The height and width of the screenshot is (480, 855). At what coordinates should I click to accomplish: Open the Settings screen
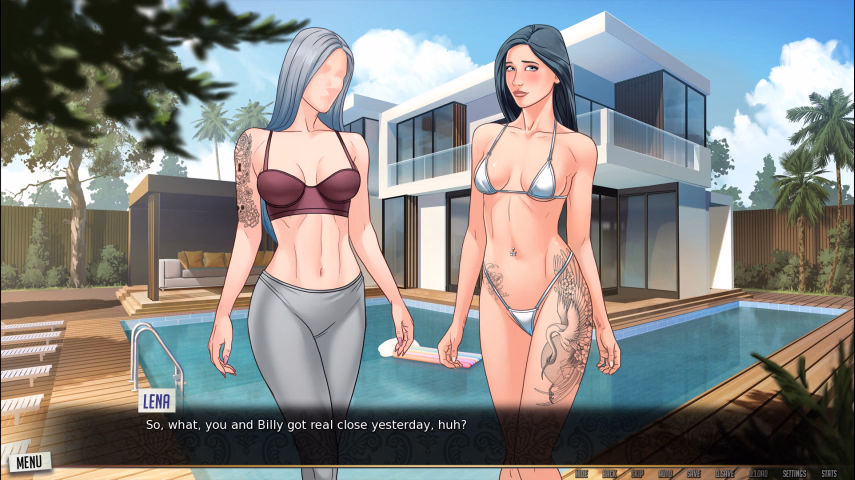tap(794, 473)
